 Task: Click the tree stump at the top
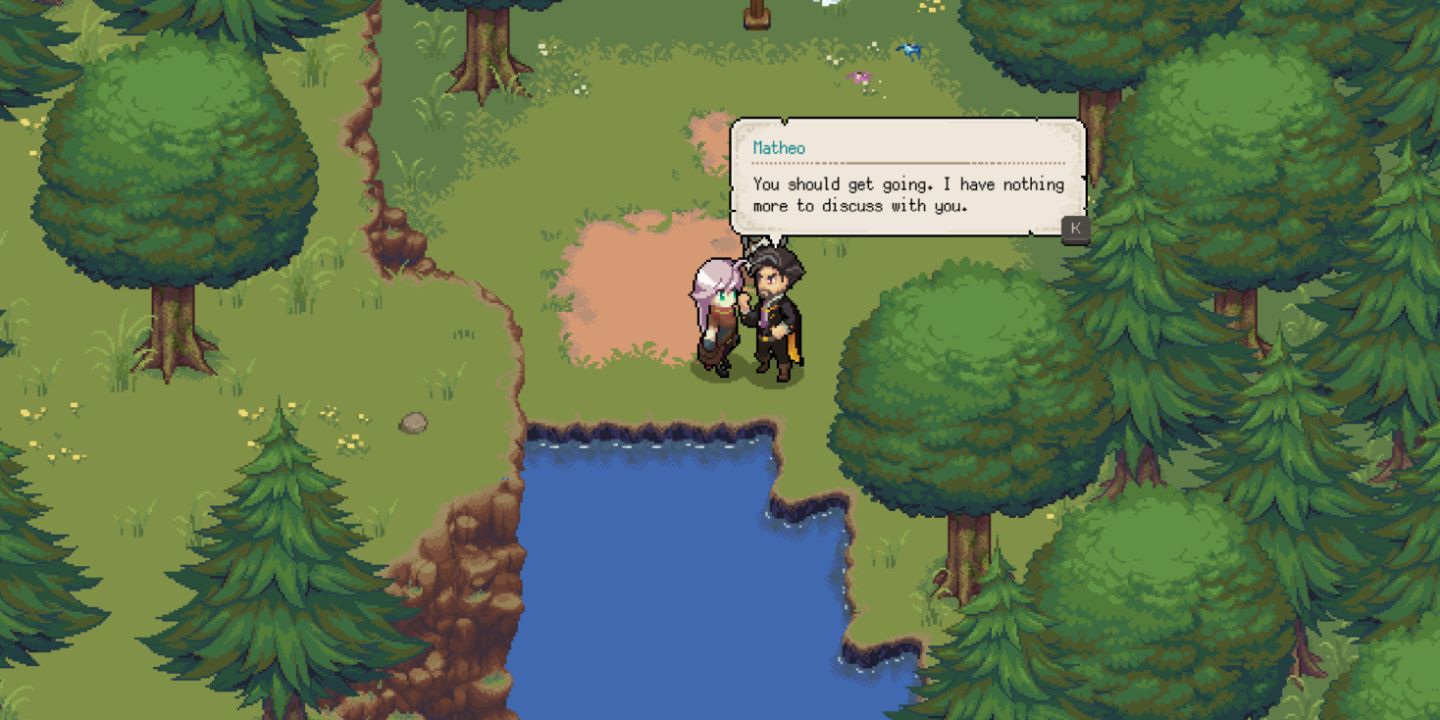tap(757, 15)
